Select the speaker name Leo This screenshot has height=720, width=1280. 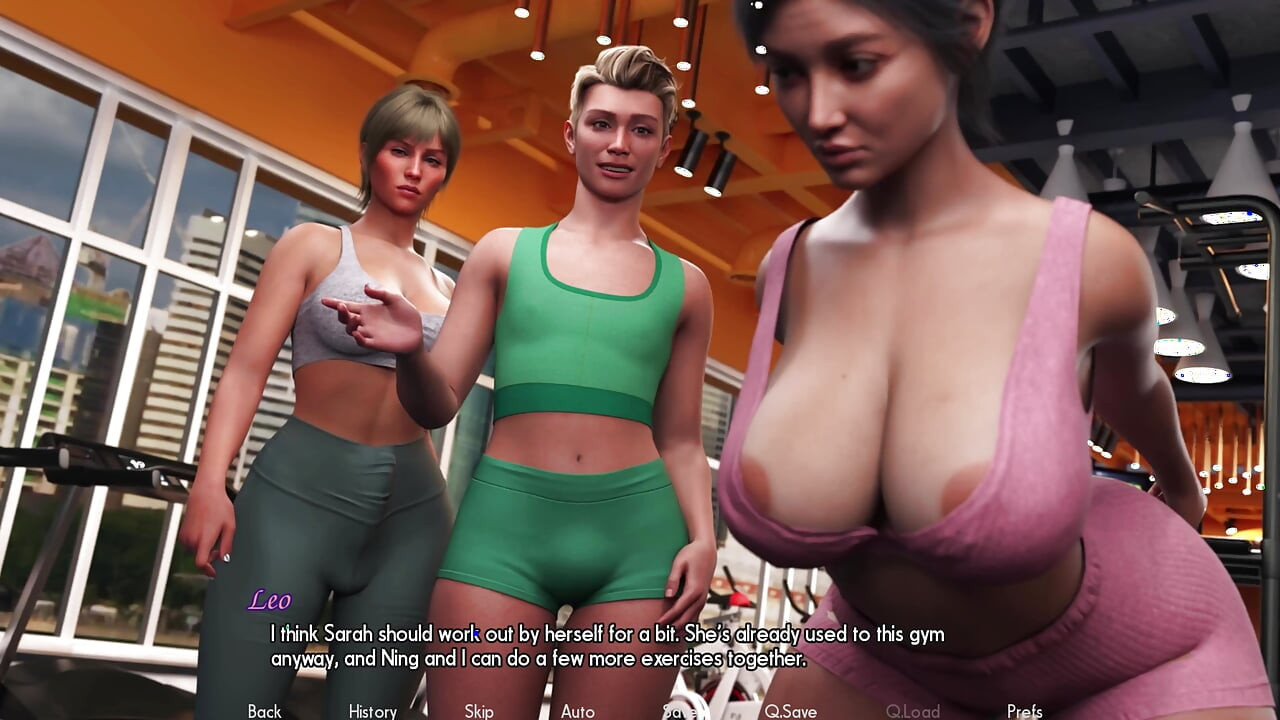pos(270,602)
